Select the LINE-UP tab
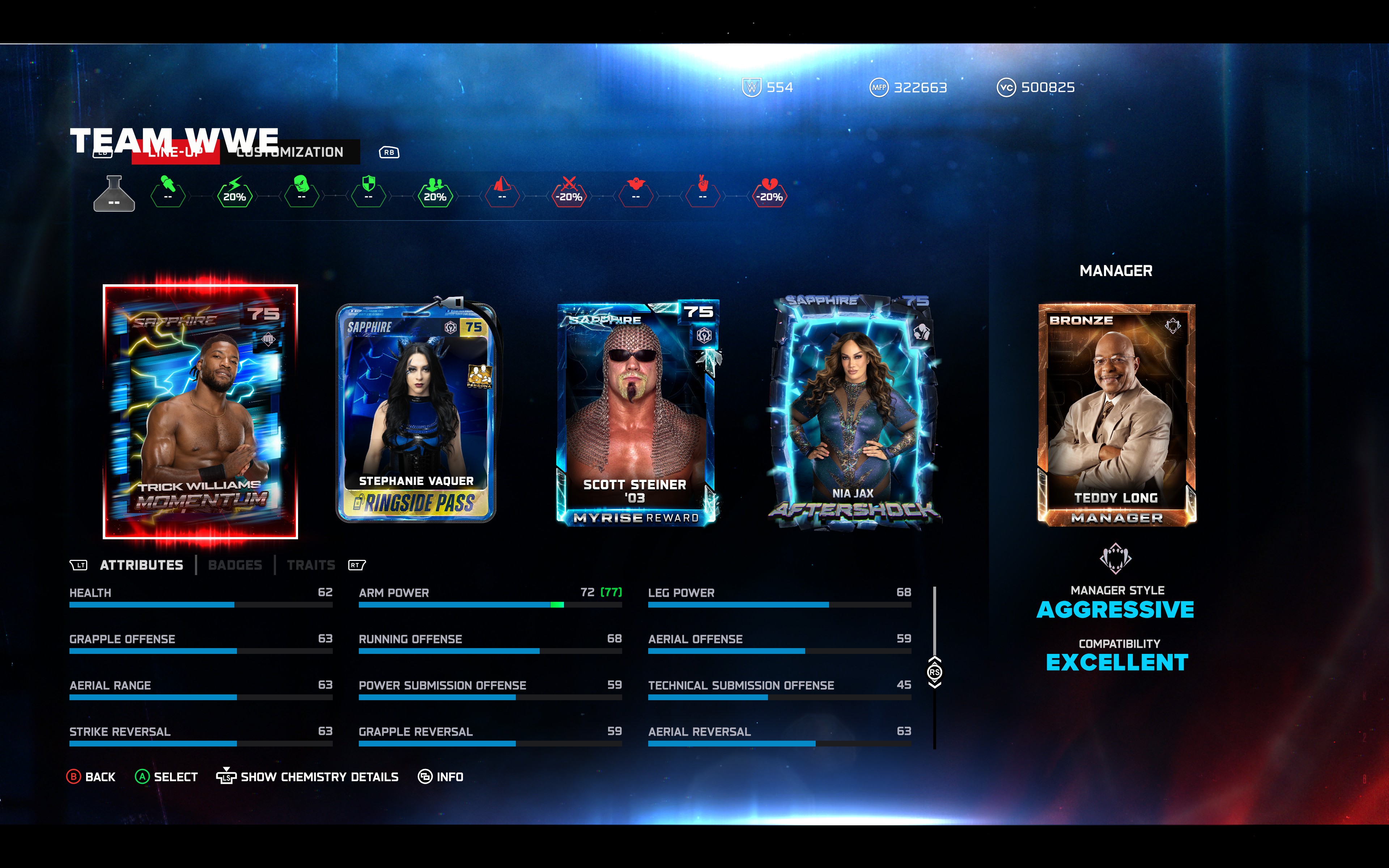Image resolution: width=1389 pixels, height=868 pixels. tap(175, 152)
